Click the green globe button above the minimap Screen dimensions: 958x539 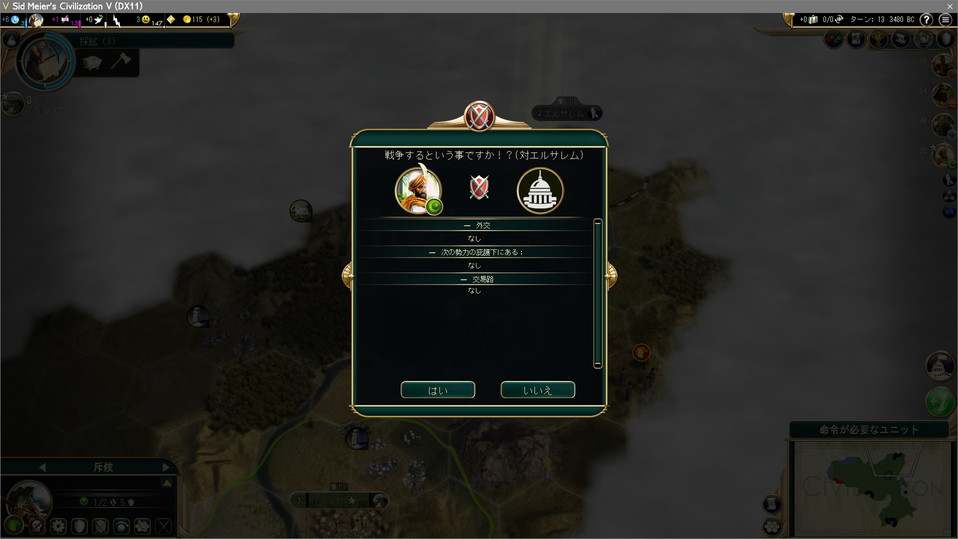(940, 402)
